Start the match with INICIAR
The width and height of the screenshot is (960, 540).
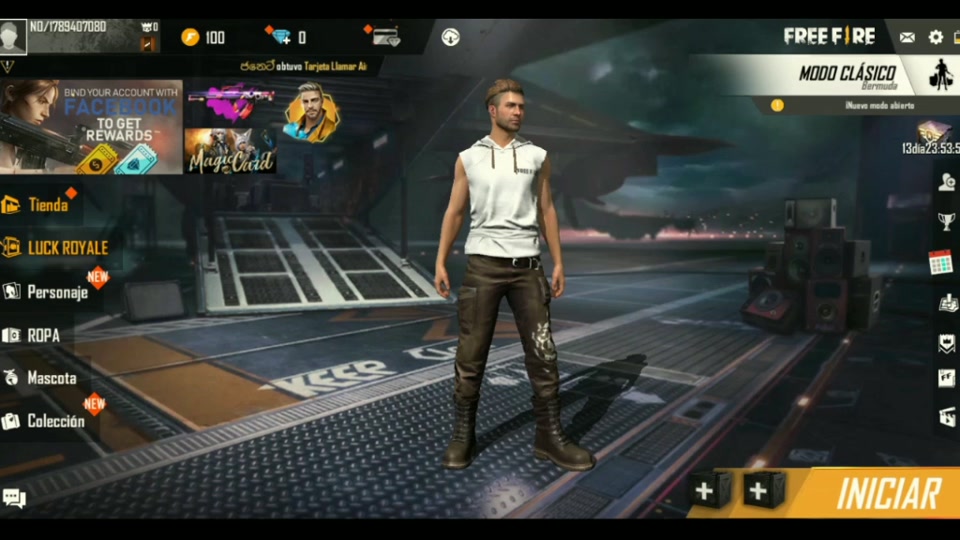coord(888,493)
